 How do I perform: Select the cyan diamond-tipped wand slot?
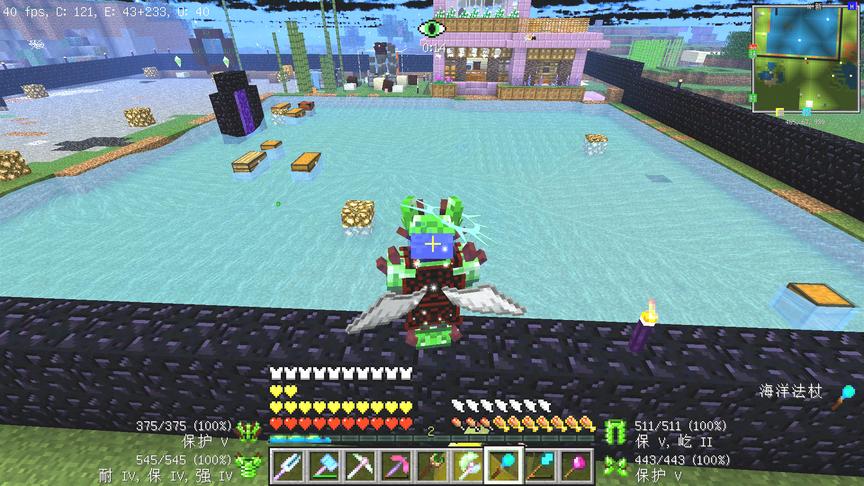[x=540, y=466]
